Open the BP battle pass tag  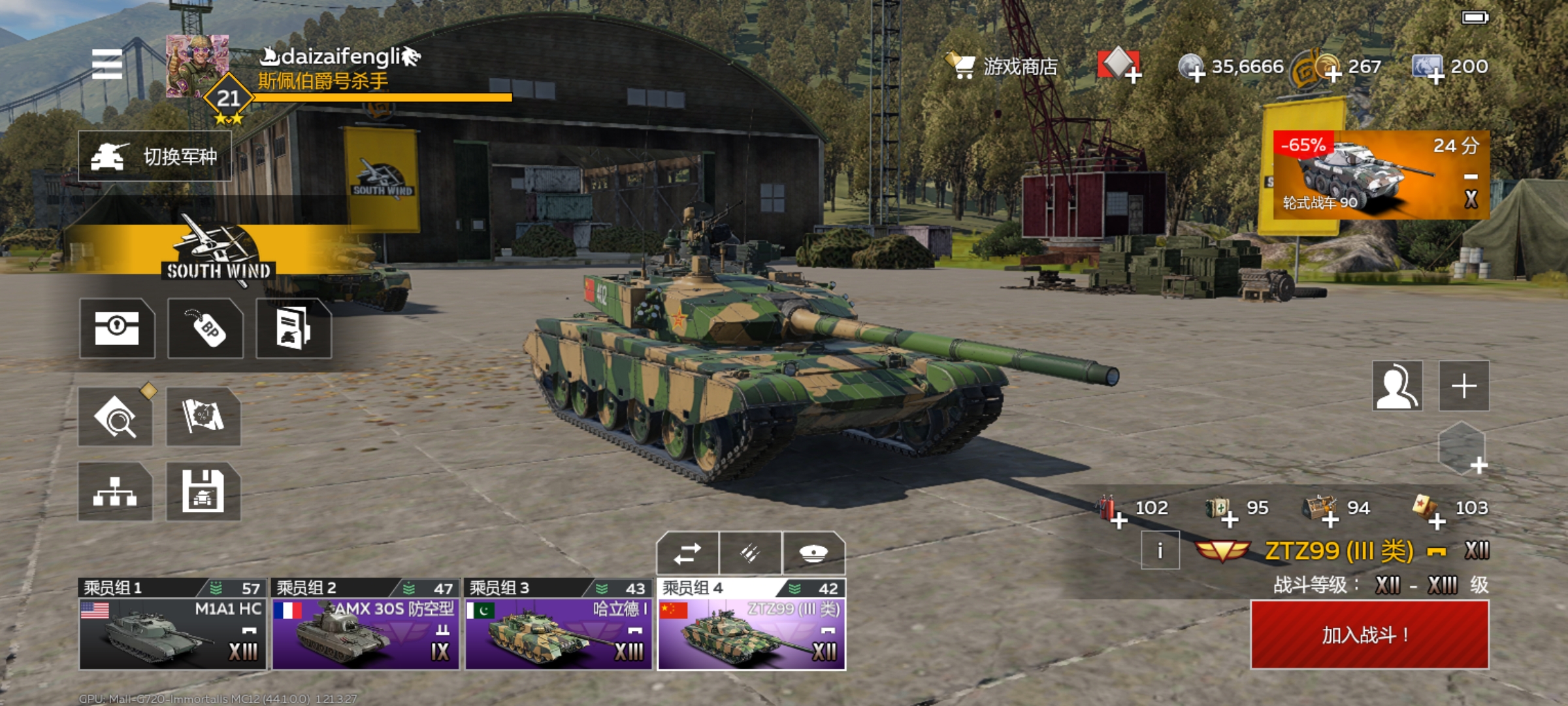(206, 328)
